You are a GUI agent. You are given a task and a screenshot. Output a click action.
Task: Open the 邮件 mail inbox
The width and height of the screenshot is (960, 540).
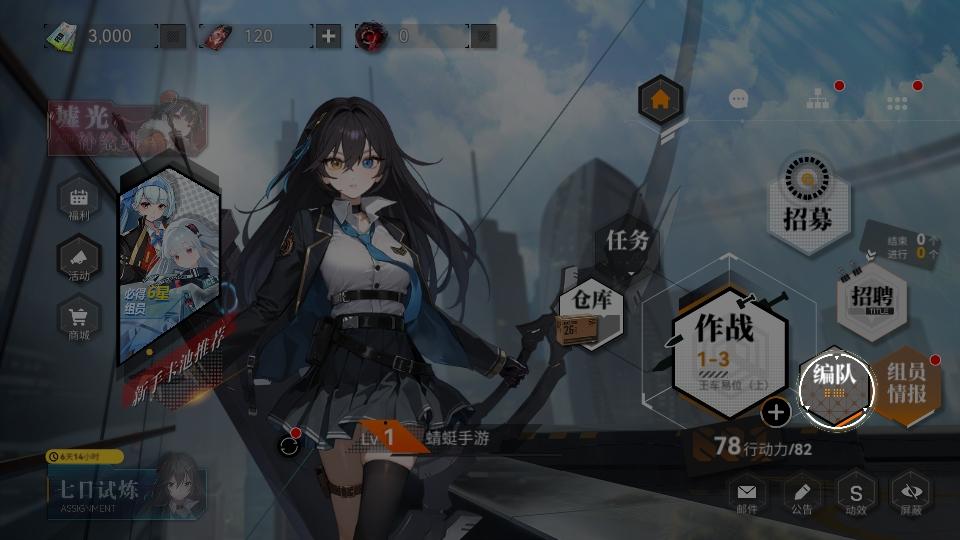[x=746, y=495]
